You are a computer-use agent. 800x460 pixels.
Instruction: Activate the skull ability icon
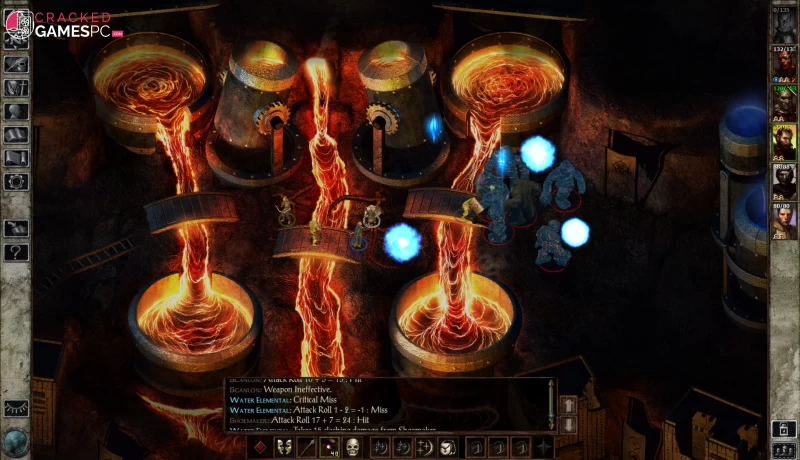353,447
